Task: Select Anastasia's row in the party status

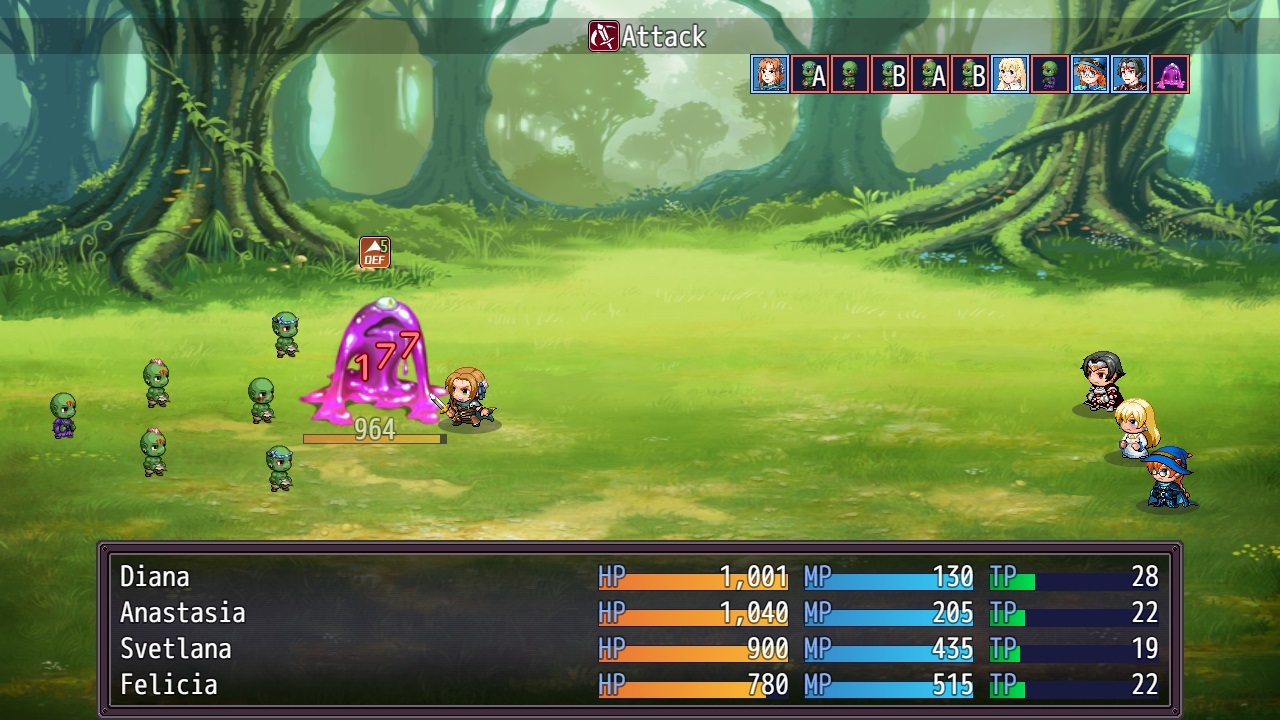Action: pos(639,613)
